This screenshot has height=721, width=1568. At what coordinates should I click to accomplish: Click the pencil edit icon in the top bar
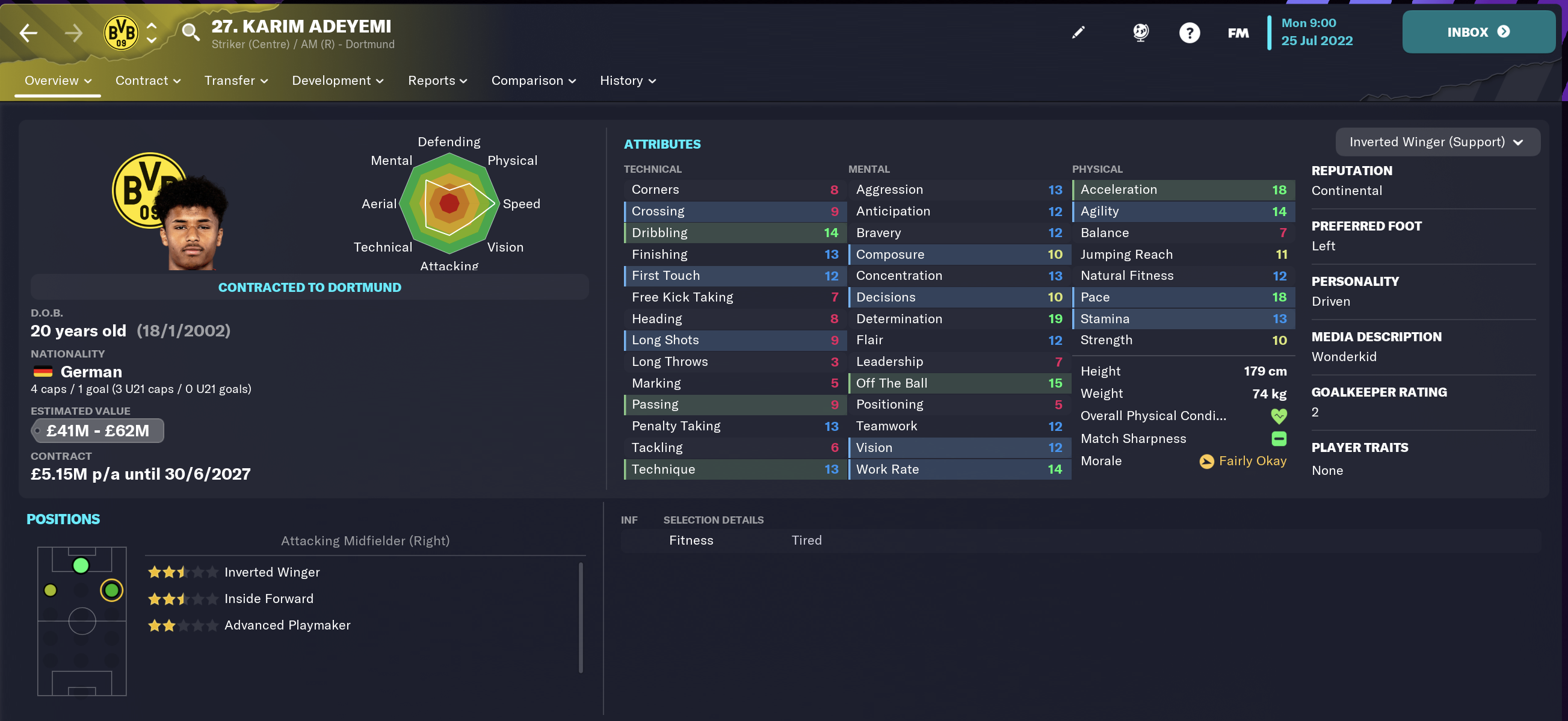coord(1078,32)
